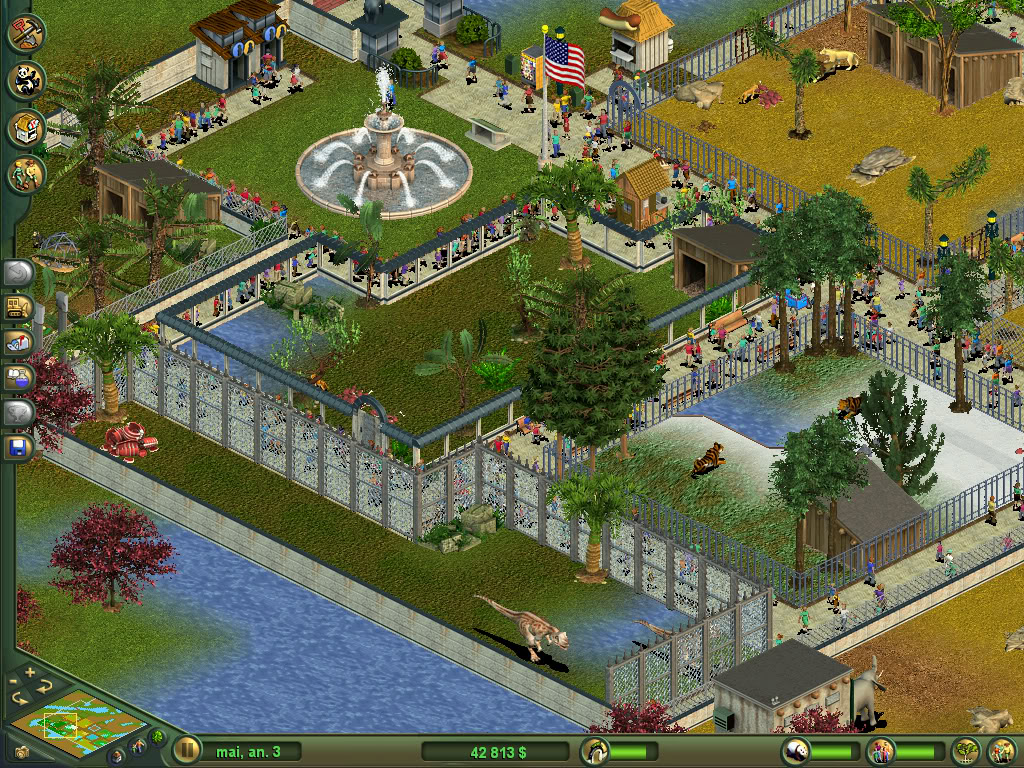
Task: Click the undo arrow button
Action: pos(20,273)
